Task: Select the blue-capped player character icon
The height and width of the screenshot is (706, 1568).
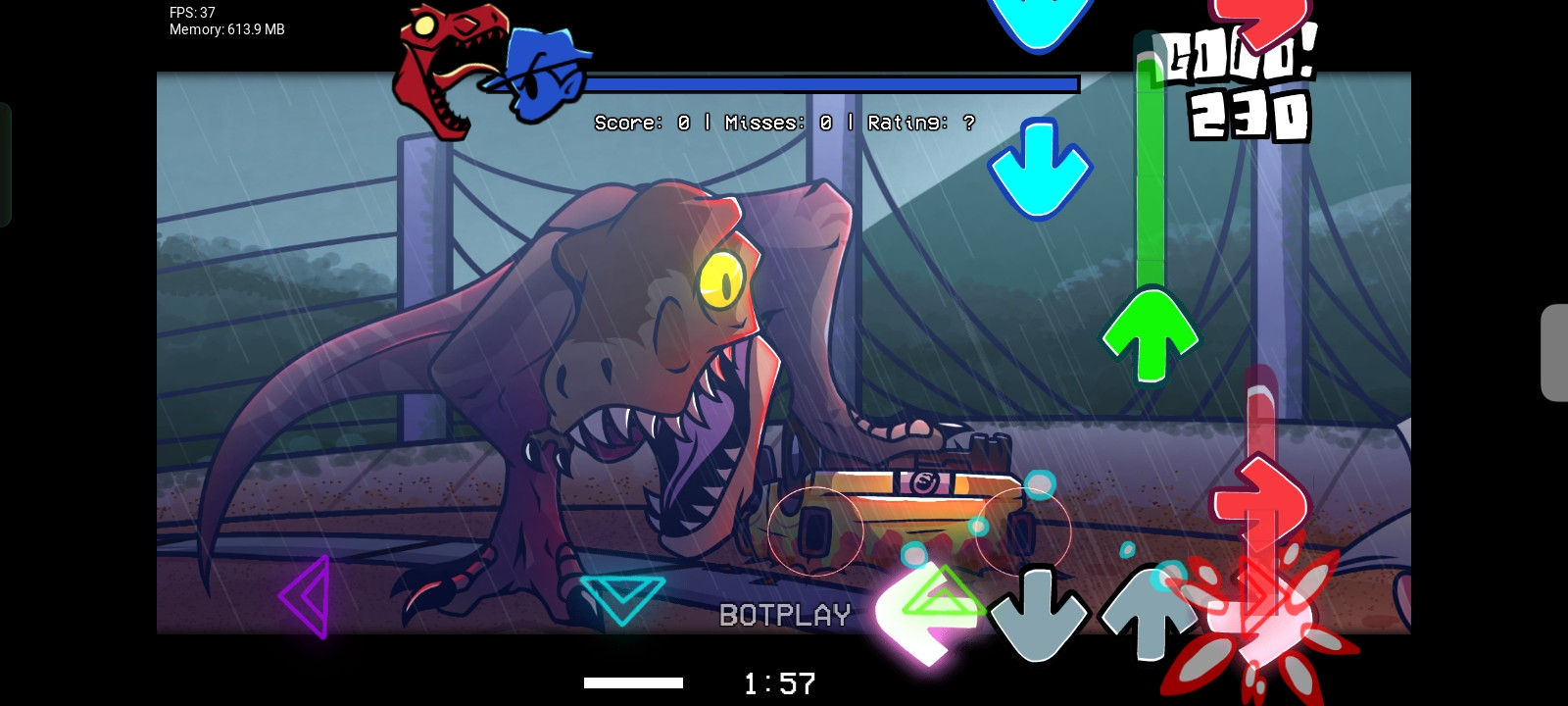Action: click(544, 74)
